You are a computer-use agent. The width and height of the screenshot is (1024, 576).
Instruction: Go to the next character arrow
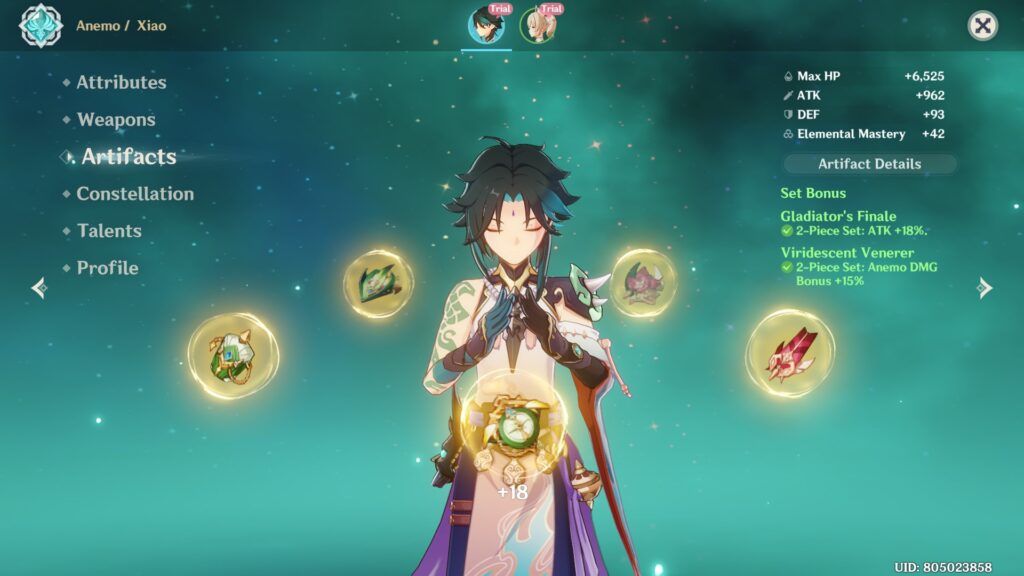pyautogui.click(x=985, y=288)
